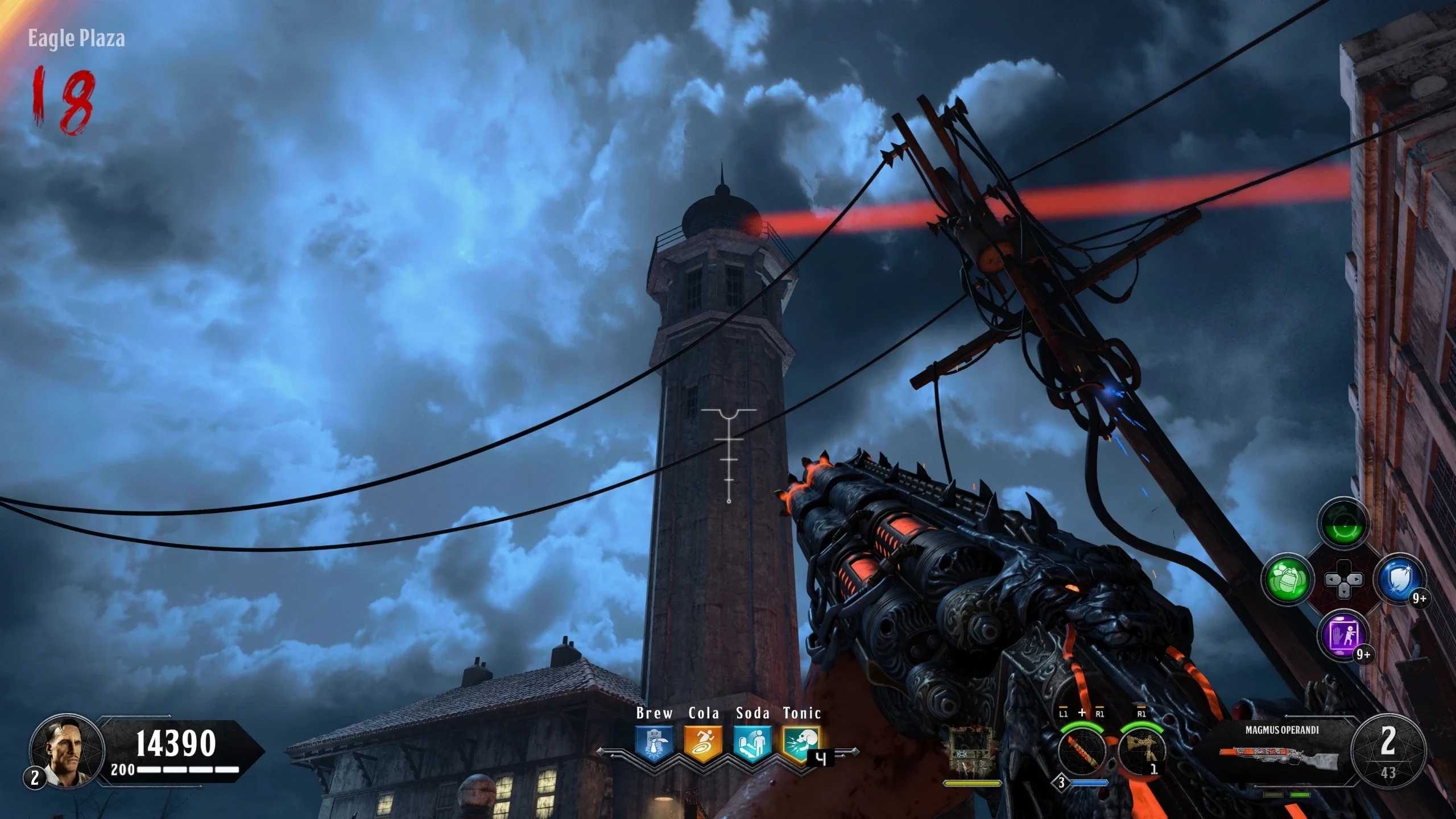Select the tomahawk equipment icon
Image resolution: width=1456 pixels, height=819 pixels.
pos(1141,752)
